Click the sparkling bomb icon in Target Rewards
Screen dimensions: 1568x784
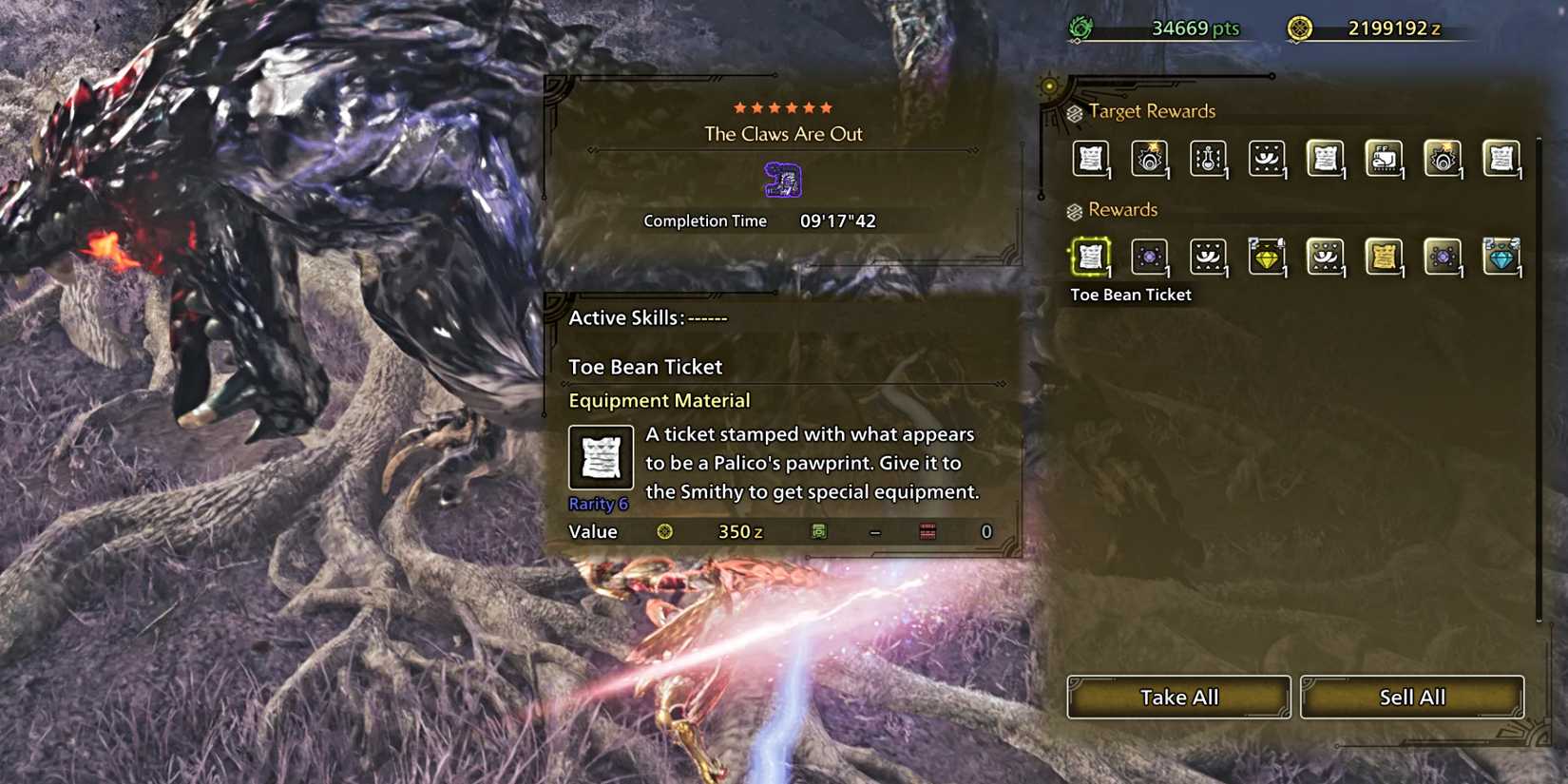pyautogui.click(x=1149, y=159)
